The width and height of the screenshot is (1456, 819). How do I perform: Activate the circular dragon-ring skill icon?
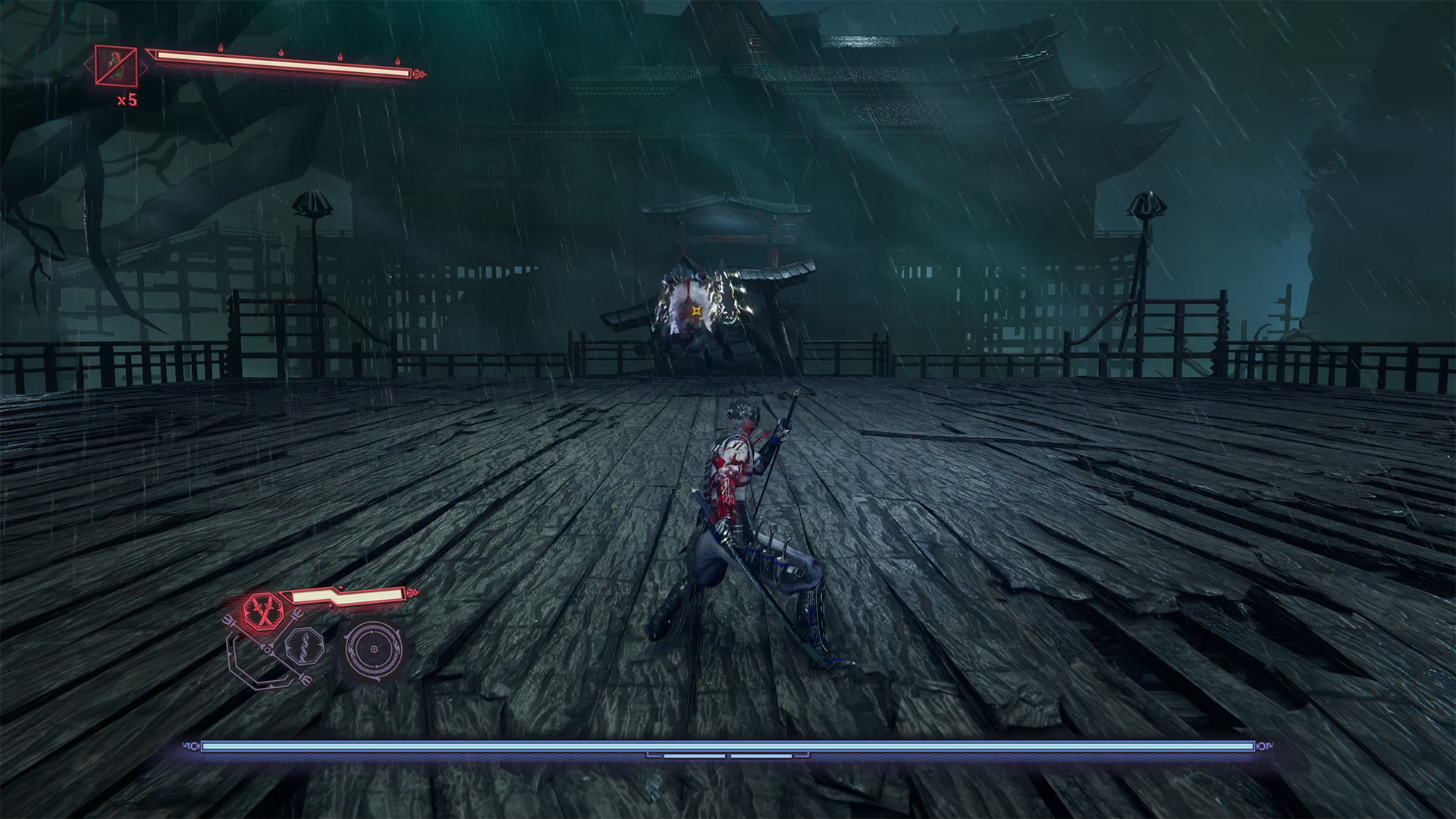(x=372, y=650)
